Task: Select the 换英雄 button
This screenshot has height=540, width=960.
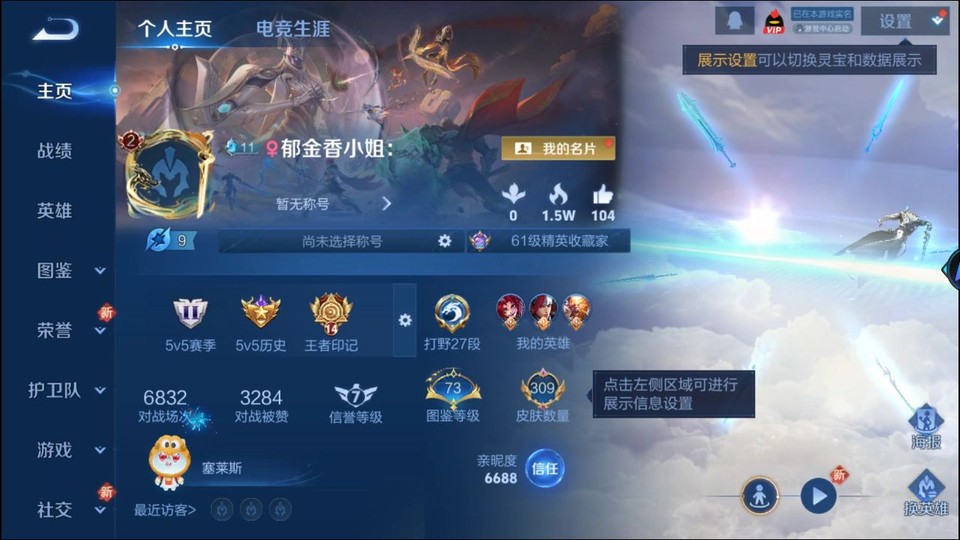Action: pos(926,494)
